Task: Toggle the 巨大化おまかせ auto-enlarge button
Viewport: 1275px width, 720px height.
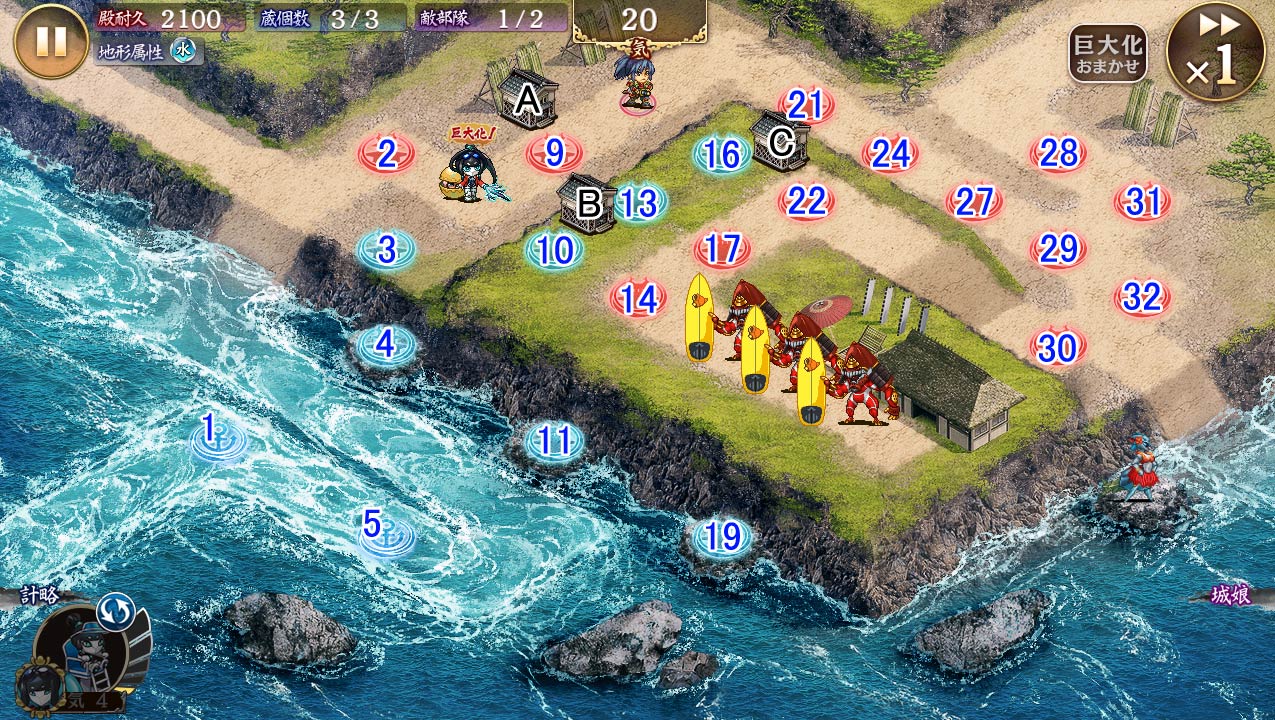Action: point(1107,54)
